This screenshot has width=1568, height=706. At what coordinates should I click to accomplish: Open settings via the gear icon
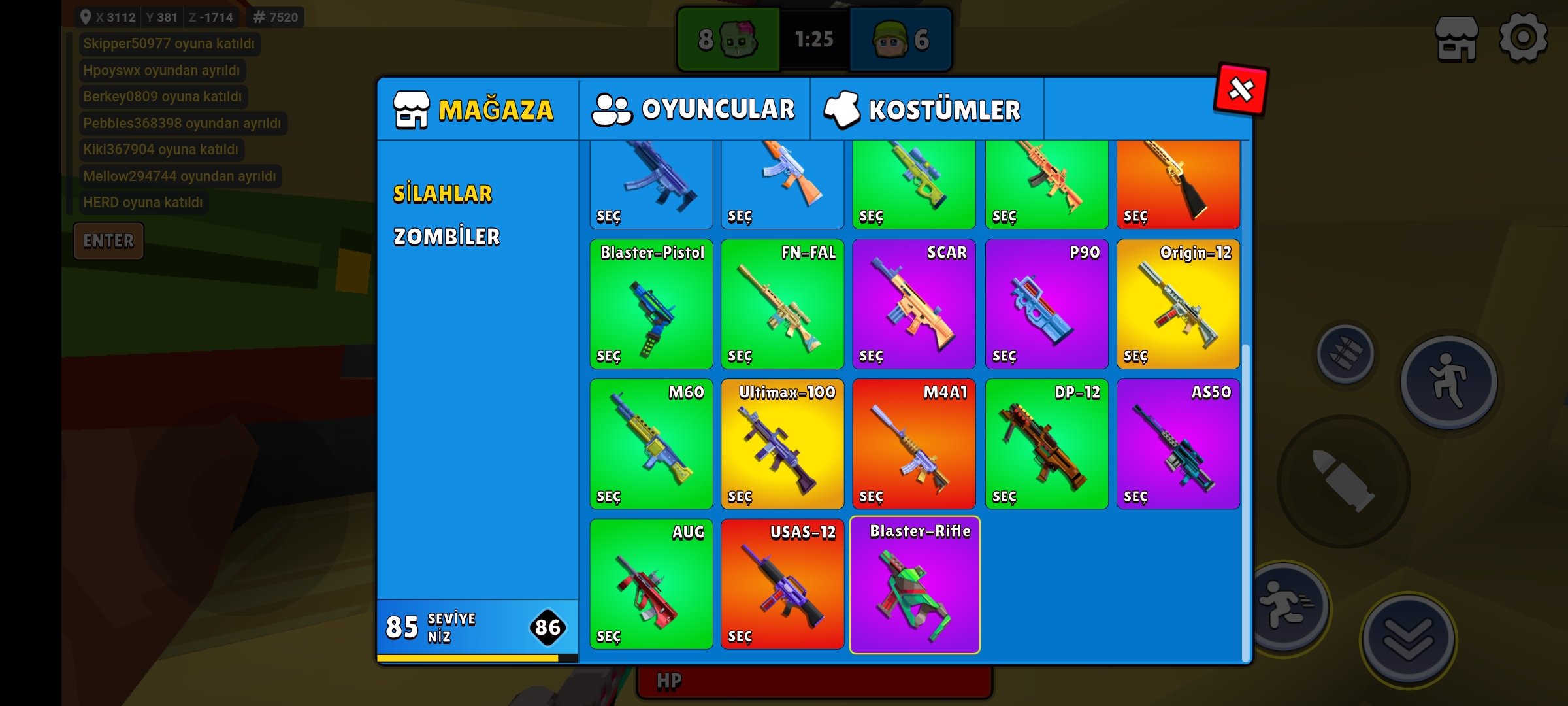(x=1523, y=39)
